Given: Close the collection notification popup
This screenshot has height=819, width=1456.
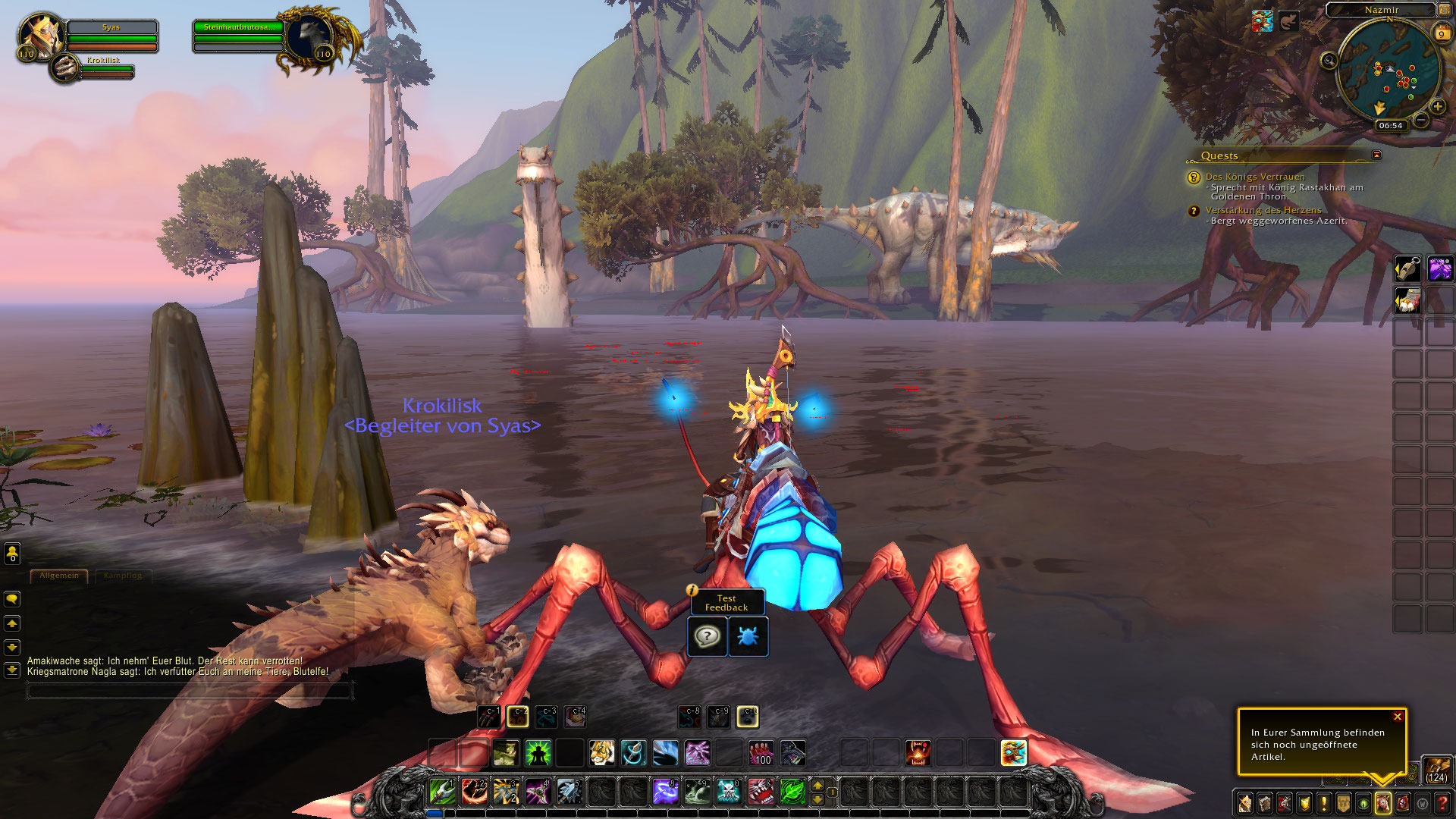Looking at the screenshot, I should 1398,717.
